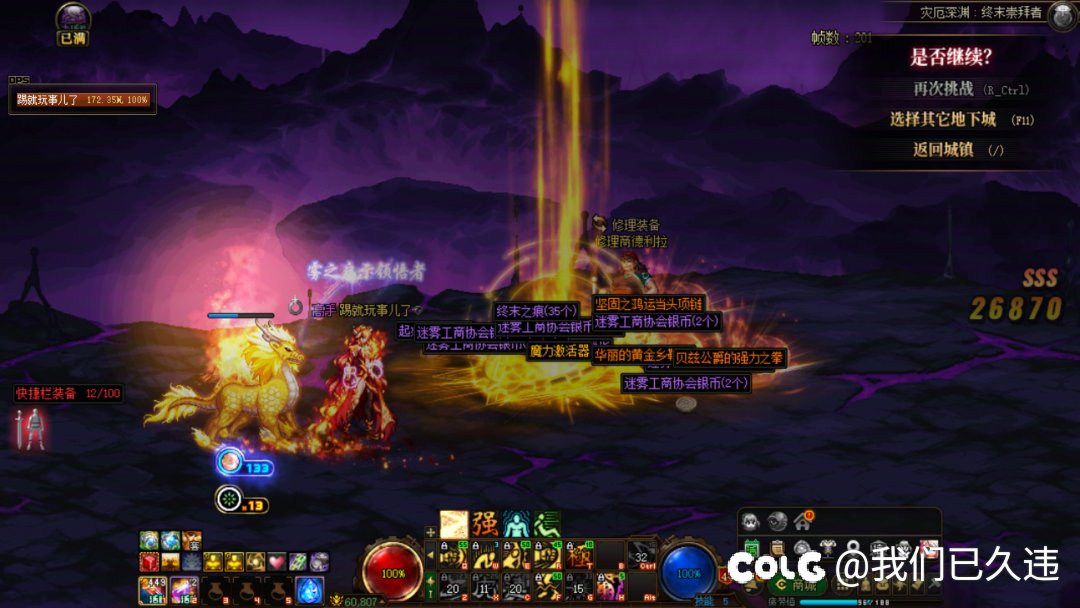Click the red gift box icon
Image resolution: width=1080 pixels, height=608 pixels.
click(149, 562)
